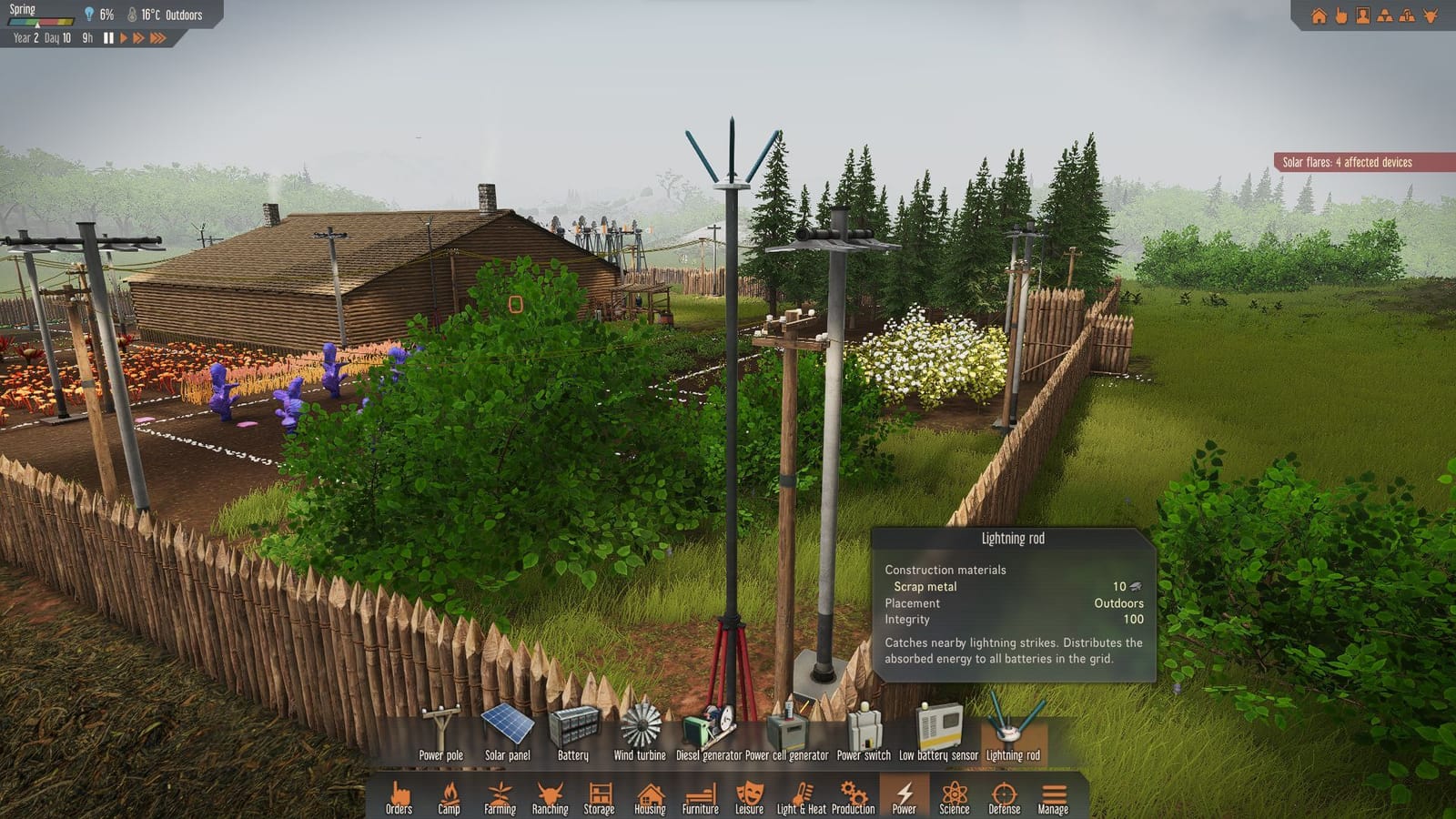Select the Diesel generator tool

pos(709,728)
